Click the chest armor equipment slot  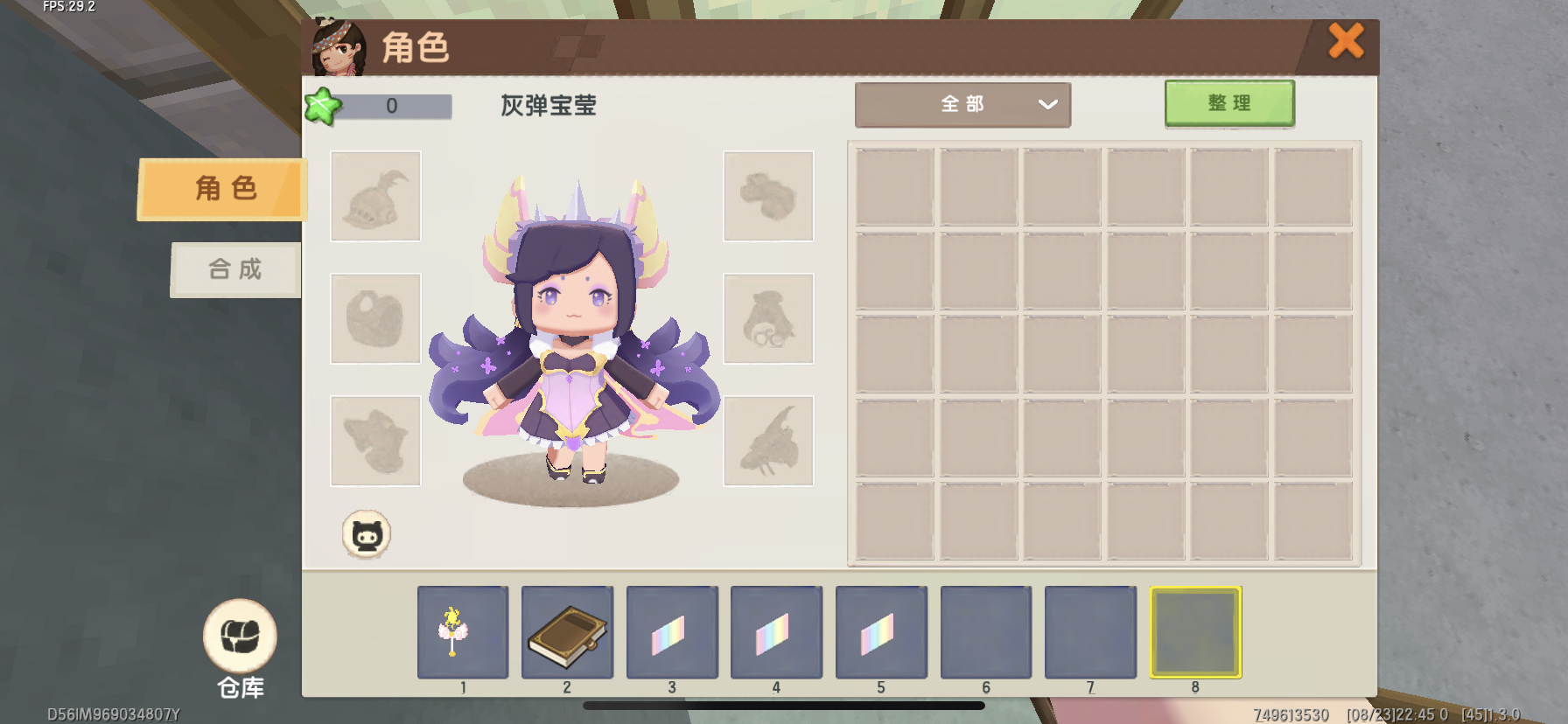point(375,318)
